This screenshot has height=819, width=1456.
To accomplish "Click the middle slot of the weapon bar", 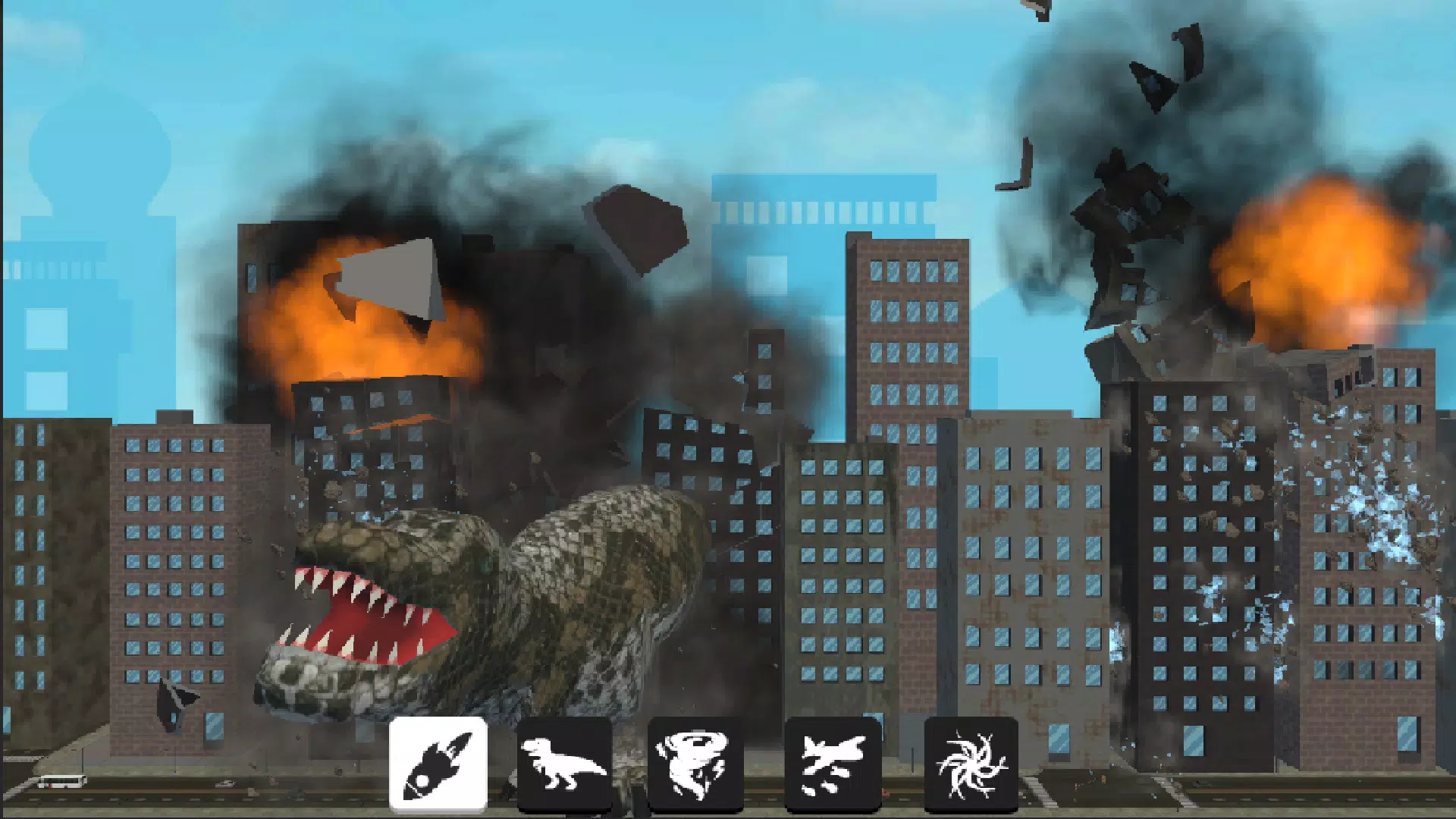I will pyautogui.click(x=692, y=762).
